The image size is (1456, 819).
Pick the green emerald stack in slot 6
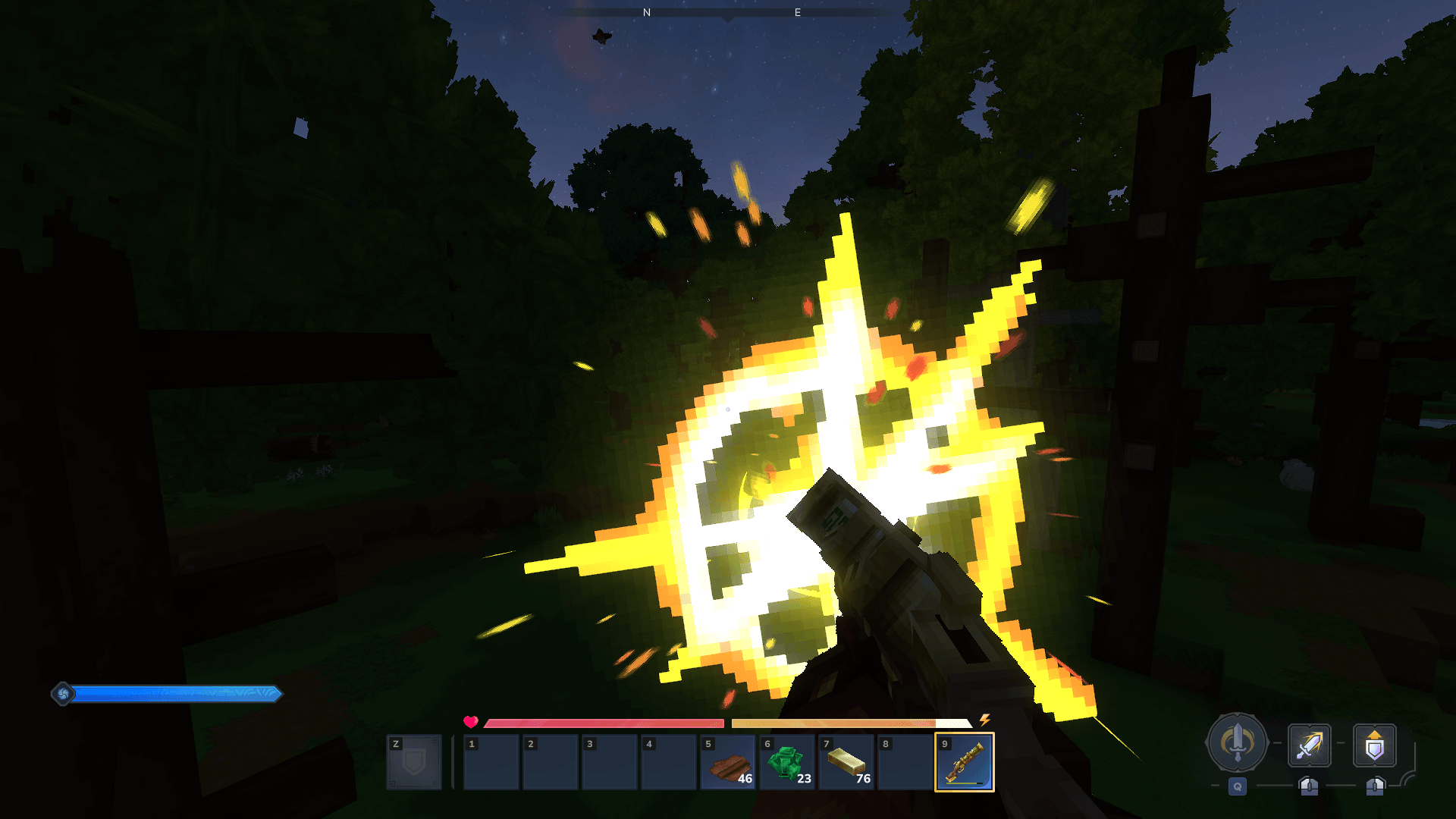(x=786, y=762)
